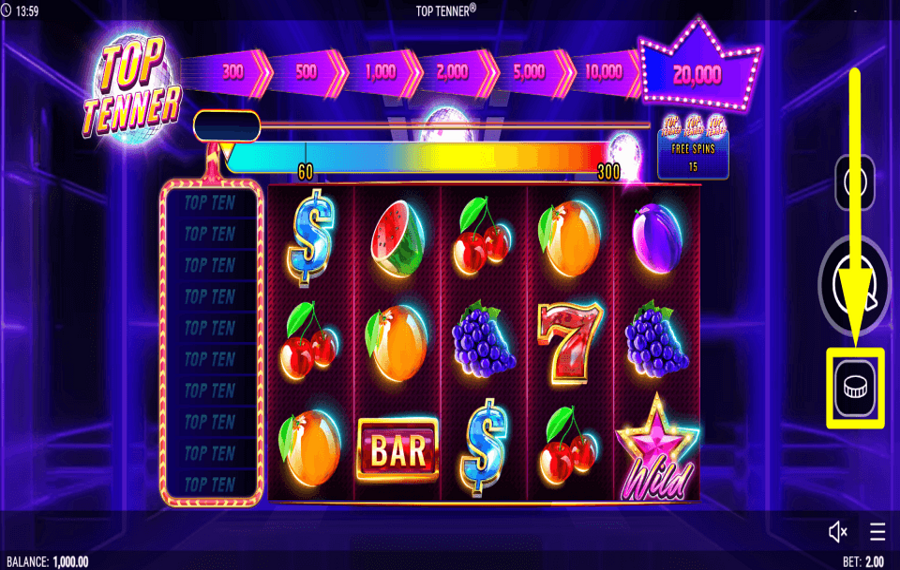Viewport: 900px width, 570px height.
Task: Click the small autoplay button above spin
Action: pyautogui.click(x=854, y=182)
